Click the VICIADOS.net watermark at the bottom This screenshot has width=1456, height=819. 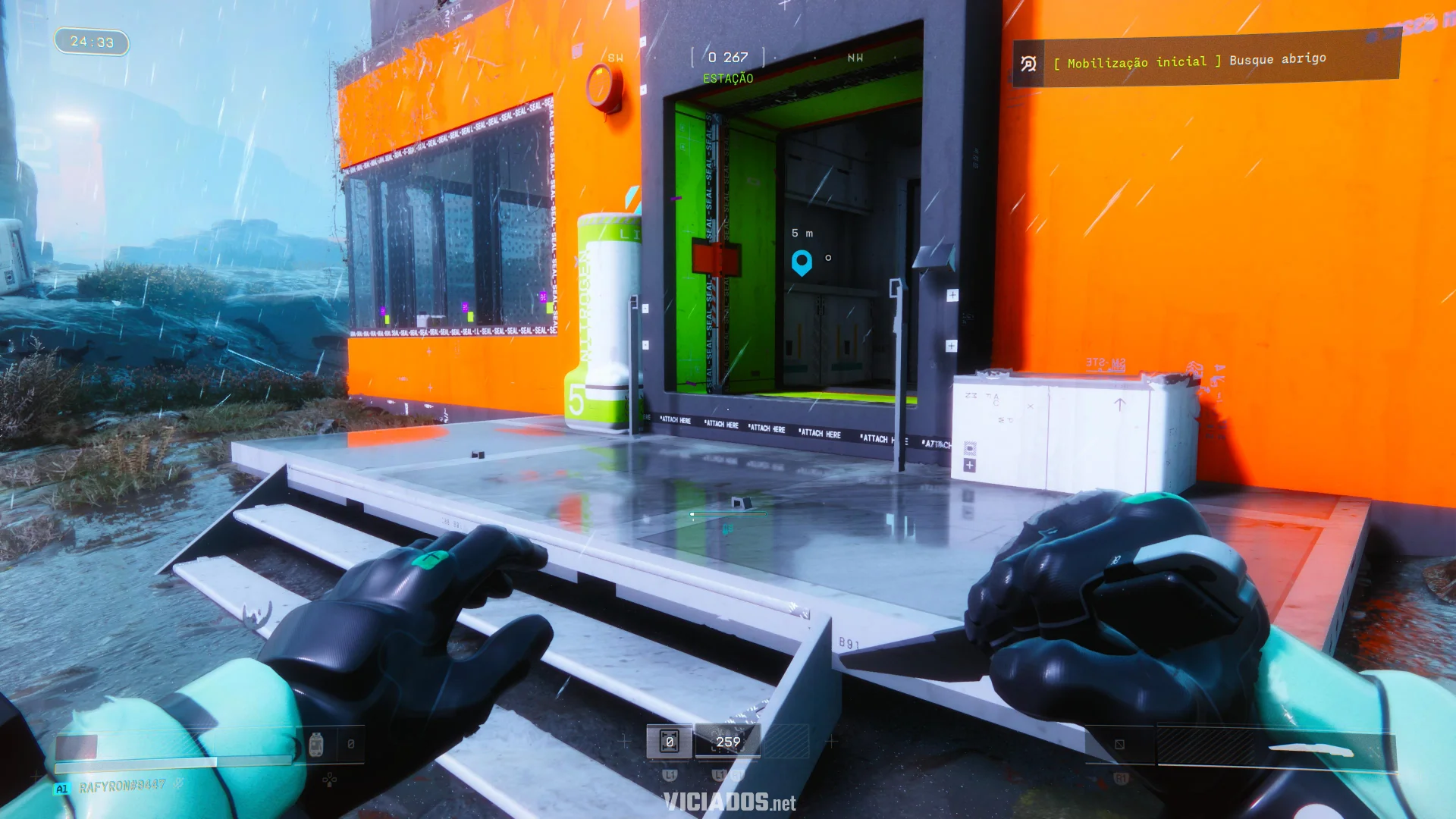pyautogui.click(x=728, y=802)
